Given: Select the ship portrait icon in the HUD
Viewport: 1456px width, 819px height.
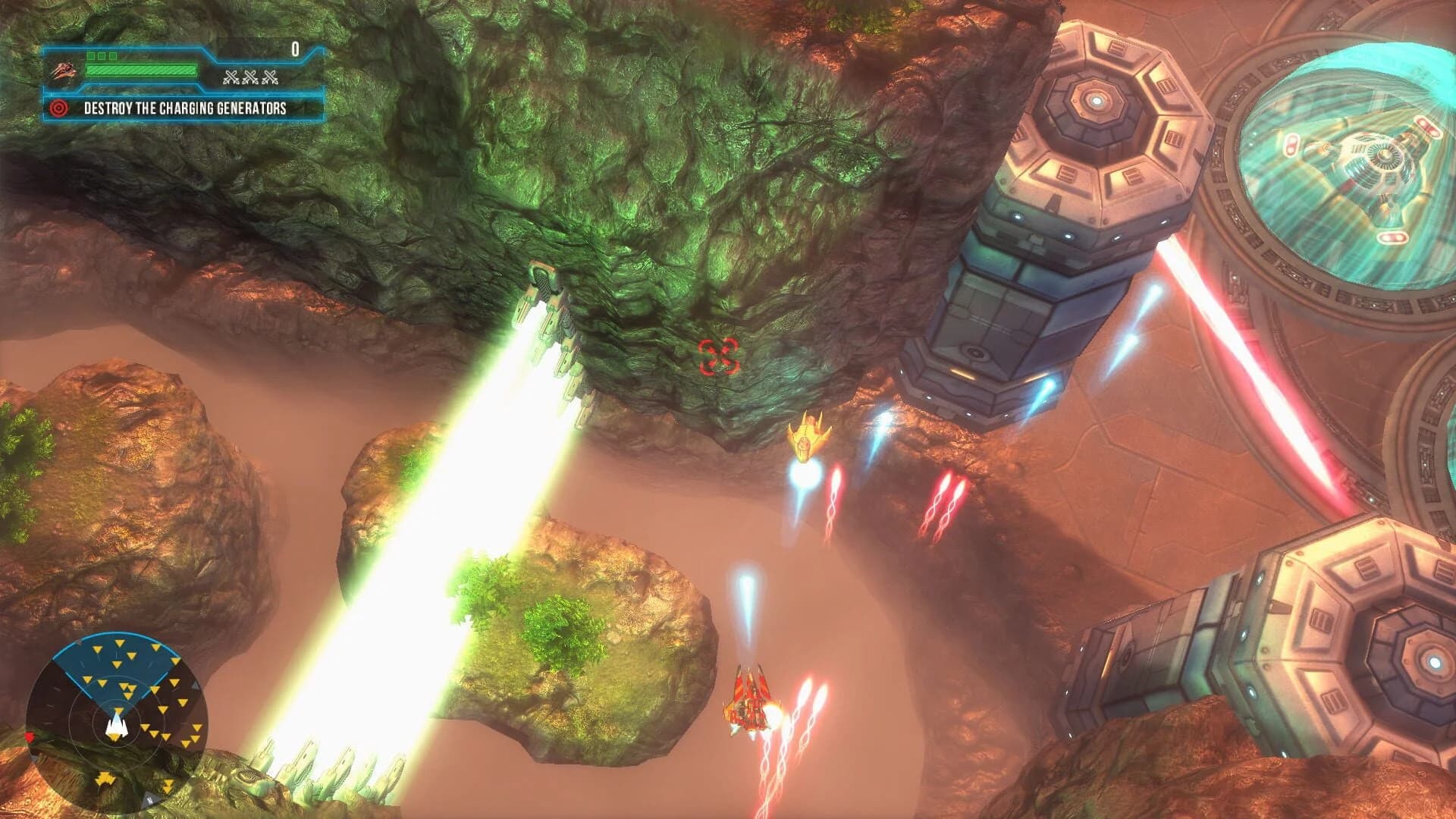Looking at the screenshot, I should click(64, 72).
